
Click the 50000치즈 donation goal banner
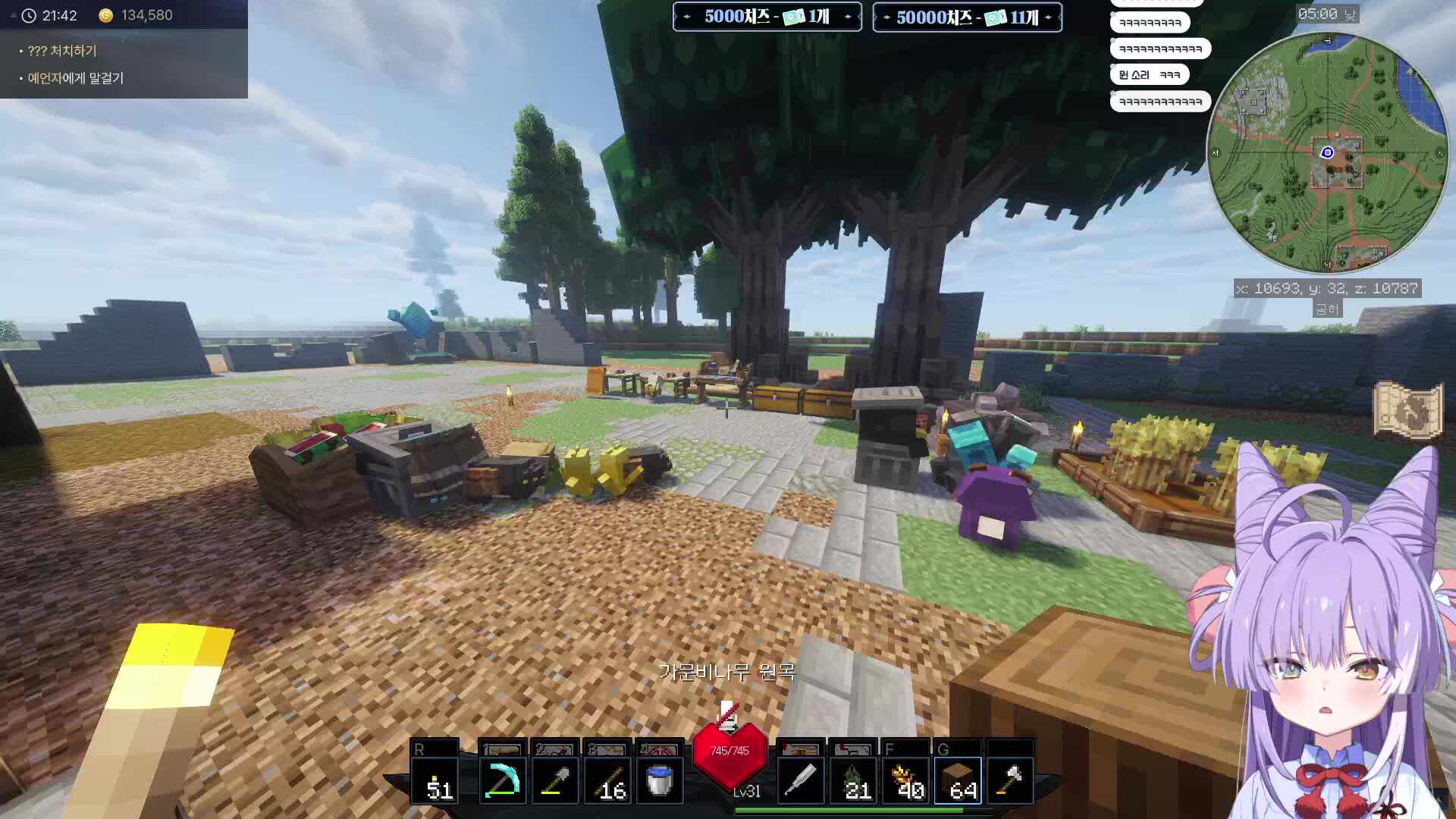[967, 17]
